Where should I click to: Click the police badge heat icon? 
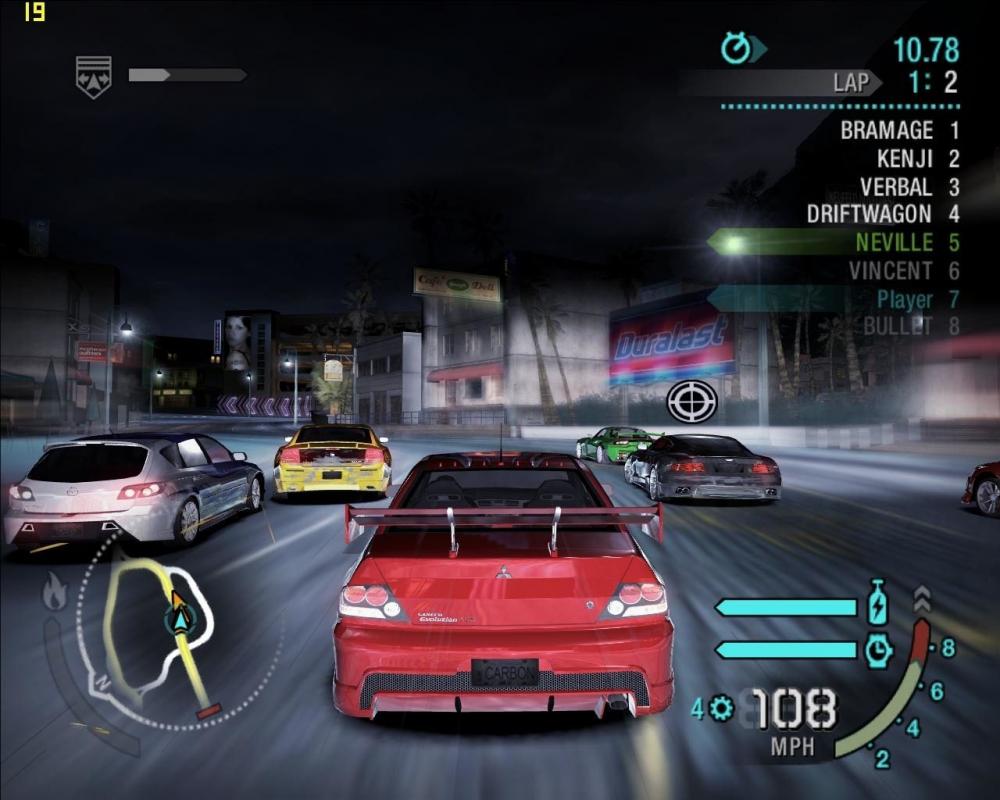click(93, 76)
